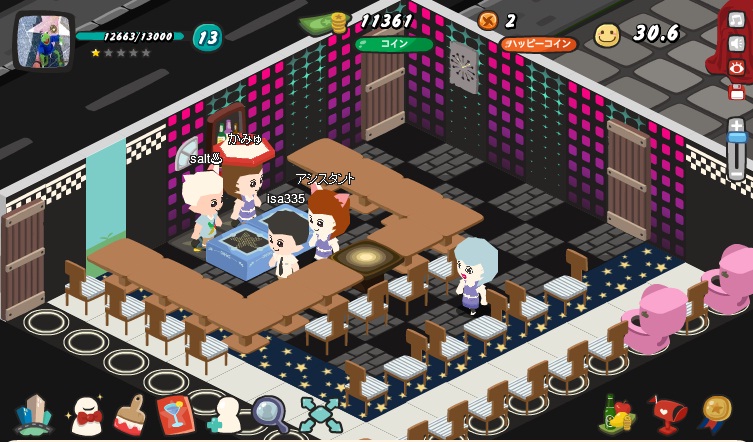Click the orange happy coin label button
Screen dimensions: 753x442
539,44
